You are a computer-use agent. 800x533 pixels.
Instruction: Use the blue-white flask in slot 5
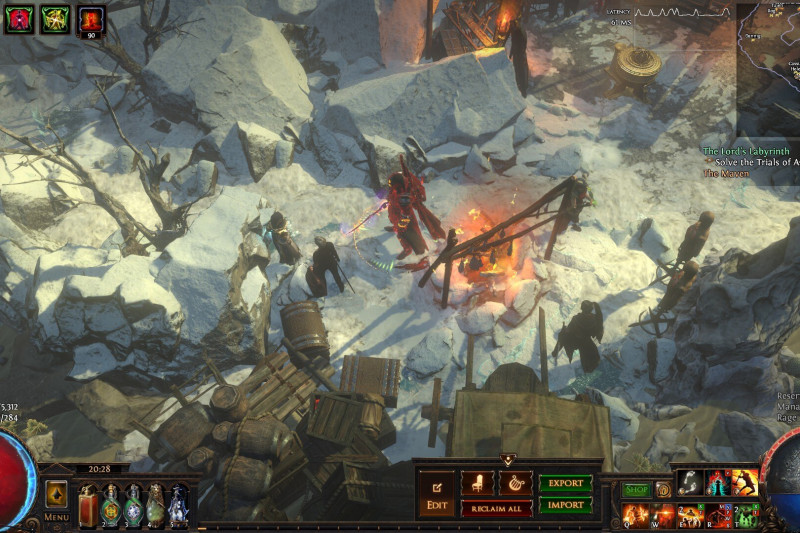pyautogui.click(x=178, y=503)
